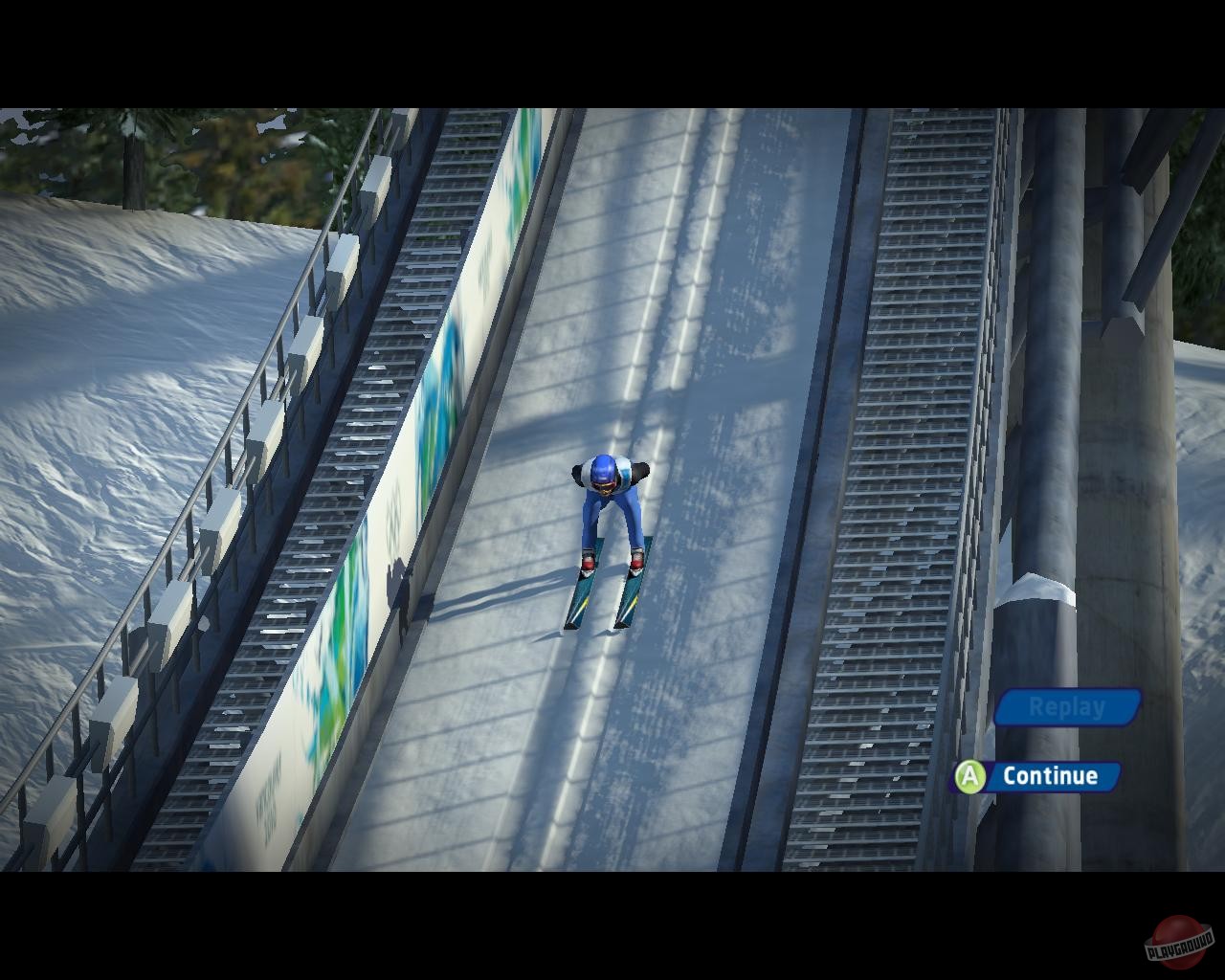Select the greyed-out Replay option
1225x980 pixels.
tap(1065, 708)
